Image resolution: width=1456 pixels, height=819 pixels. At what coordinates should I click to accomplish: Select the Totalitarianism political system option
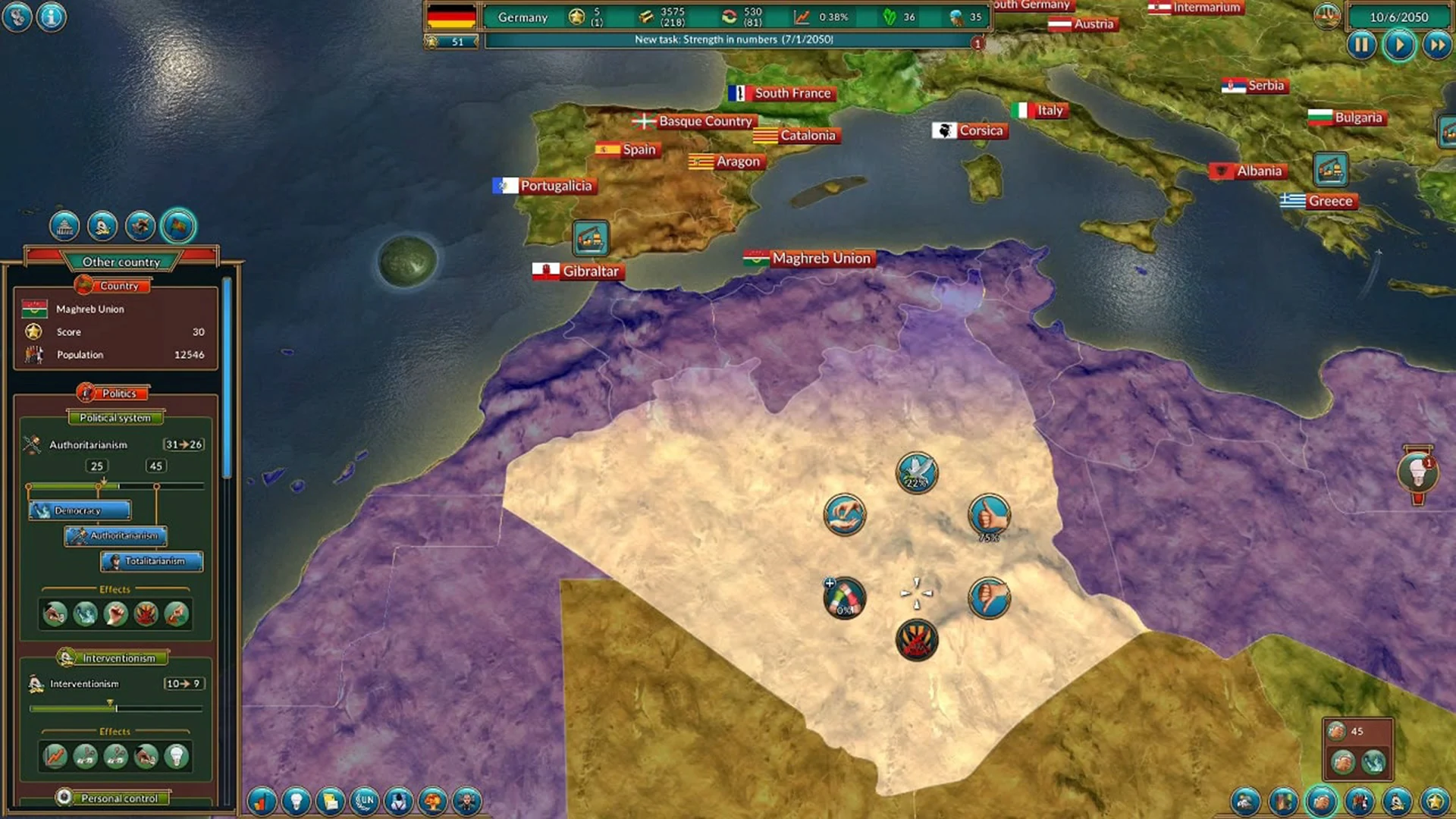coord(150,562)
